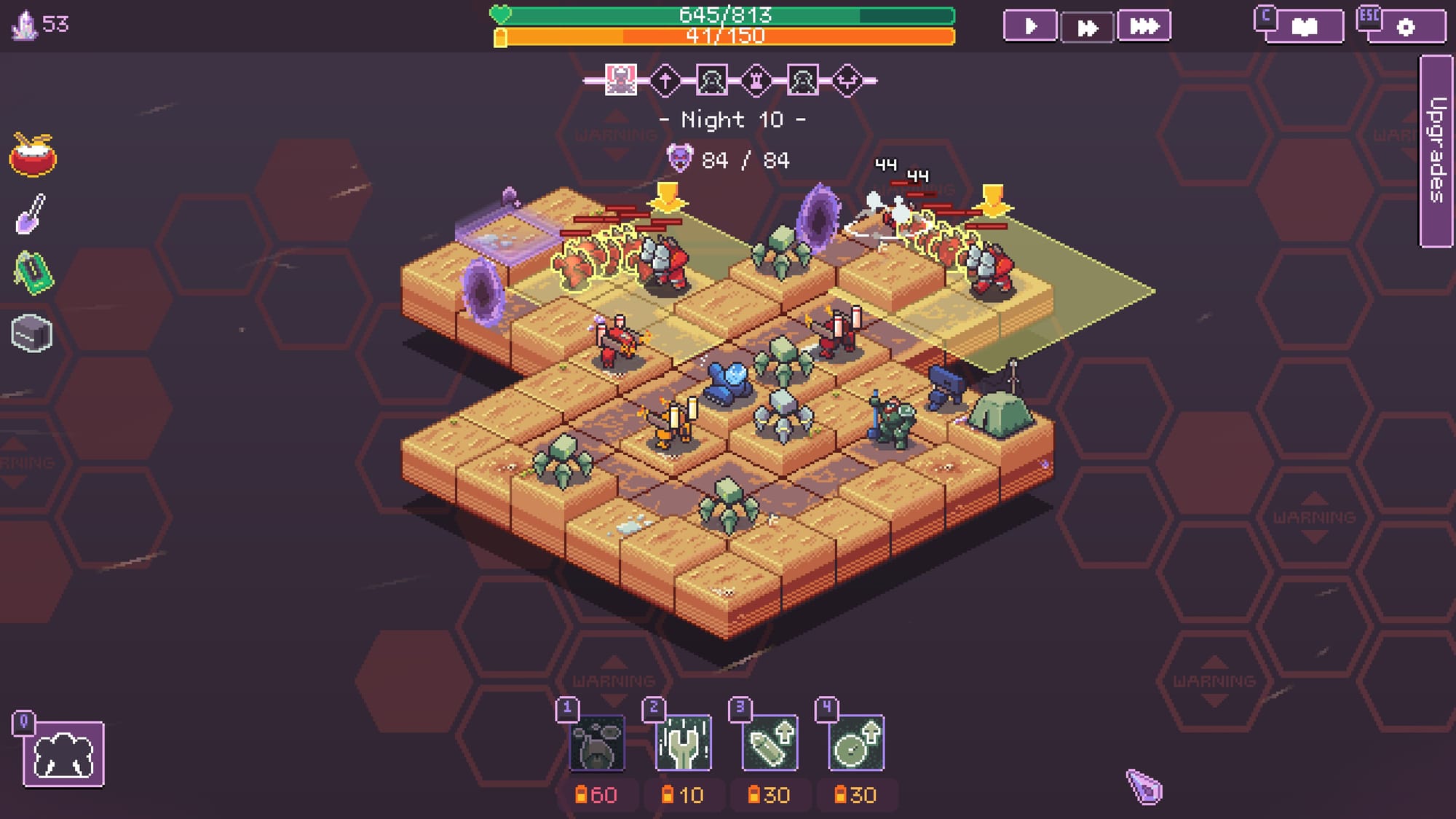Select the purple shovel relic icon

[31, 214]
